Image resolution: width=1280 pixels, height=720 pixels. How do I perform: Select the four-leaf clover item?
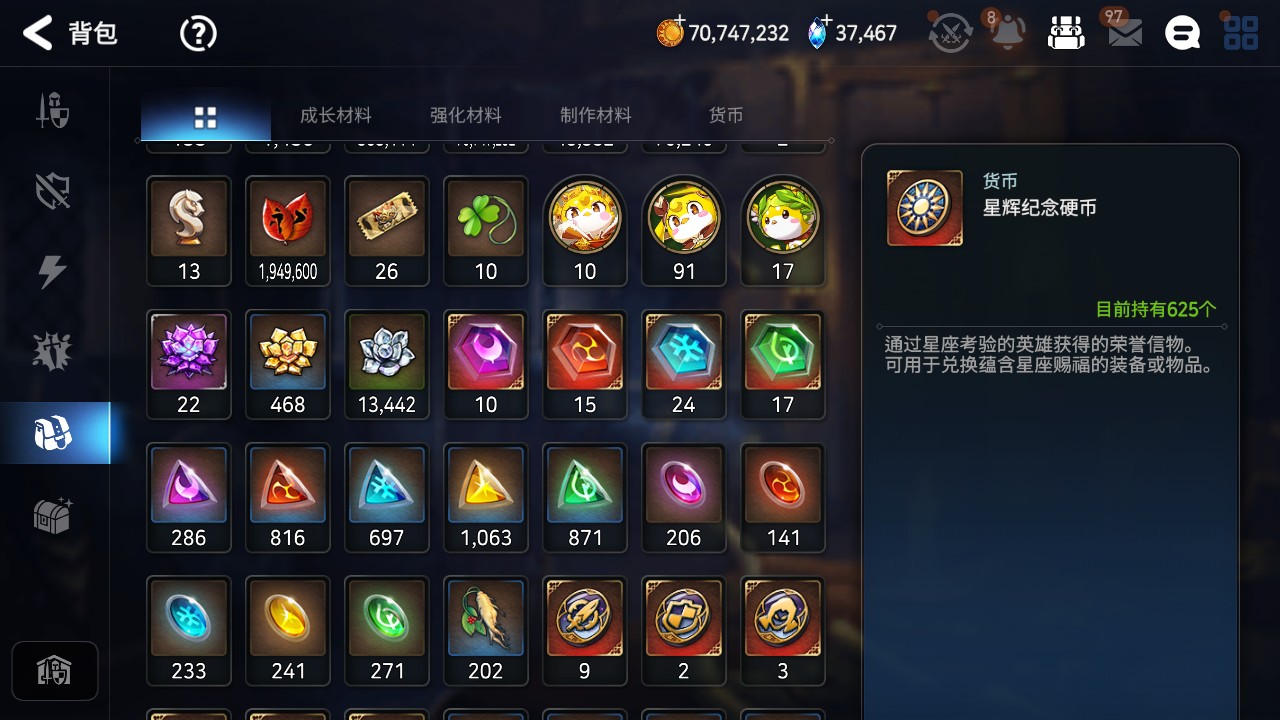(485, 220)
